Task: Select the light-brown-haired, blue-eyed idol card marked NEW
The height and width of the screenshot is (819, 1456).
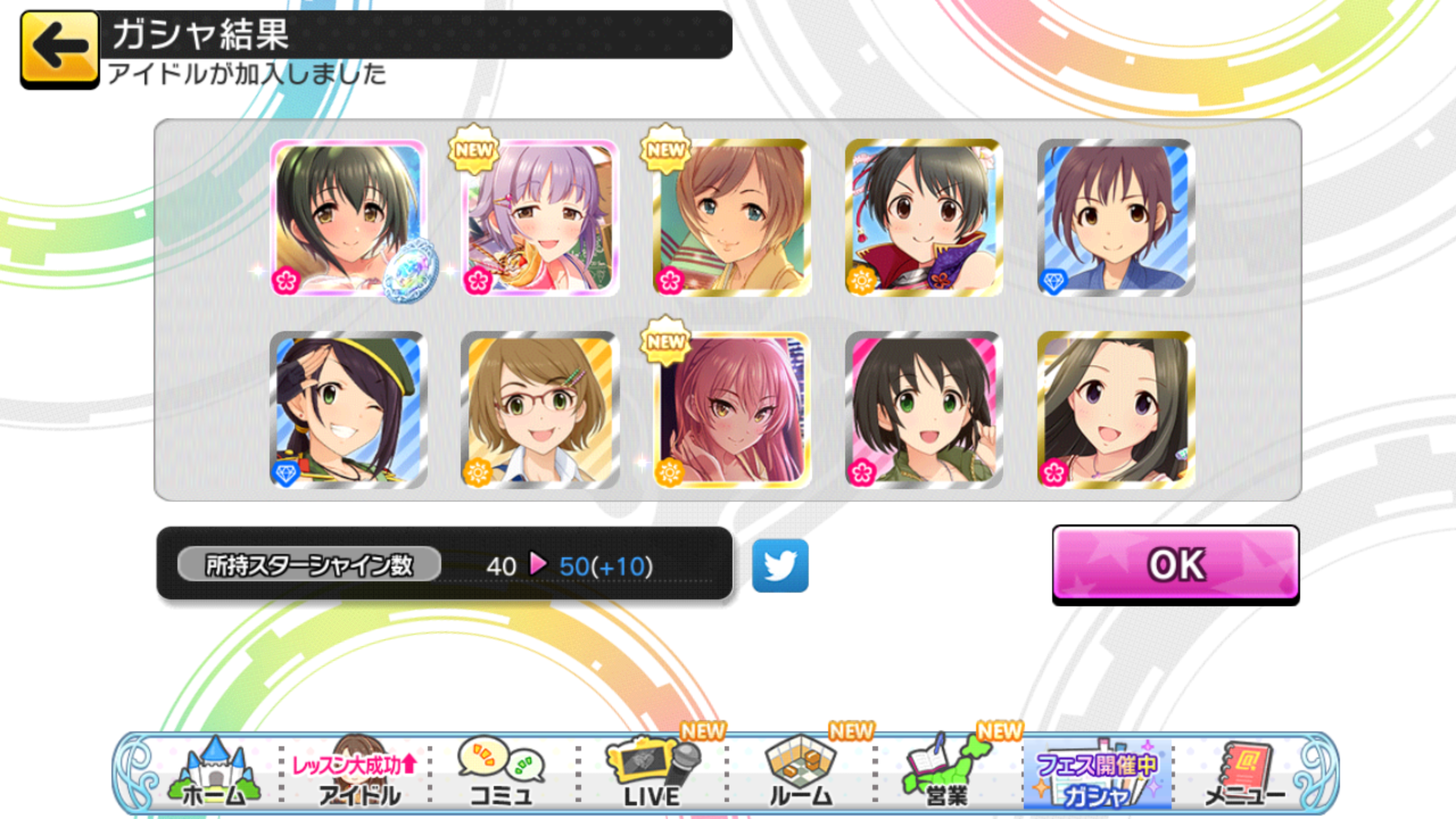Action: coord(732,218)
